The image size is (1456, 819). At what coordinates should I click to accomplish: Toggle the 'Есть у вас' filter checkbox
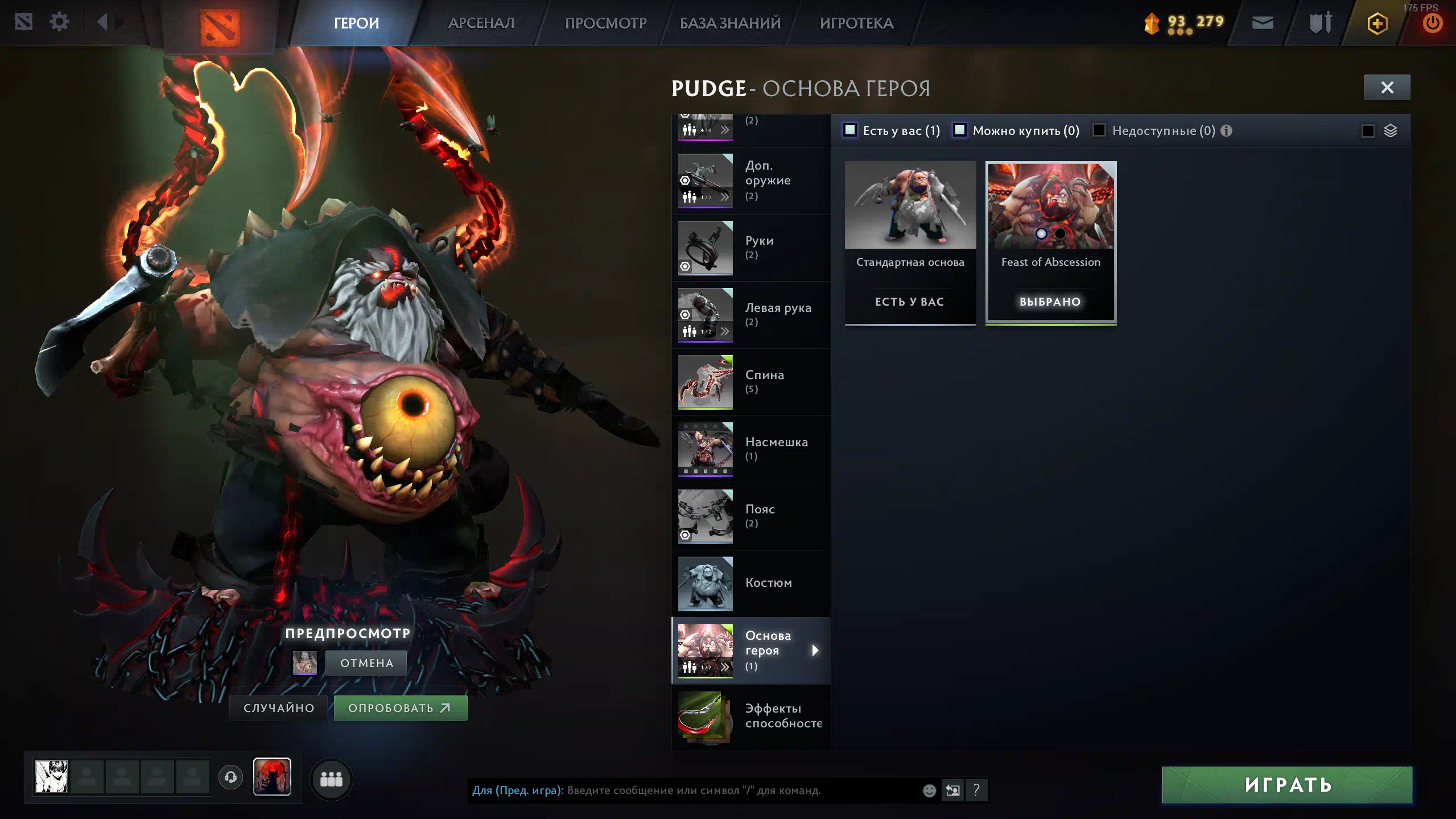[x=850, y=130]
